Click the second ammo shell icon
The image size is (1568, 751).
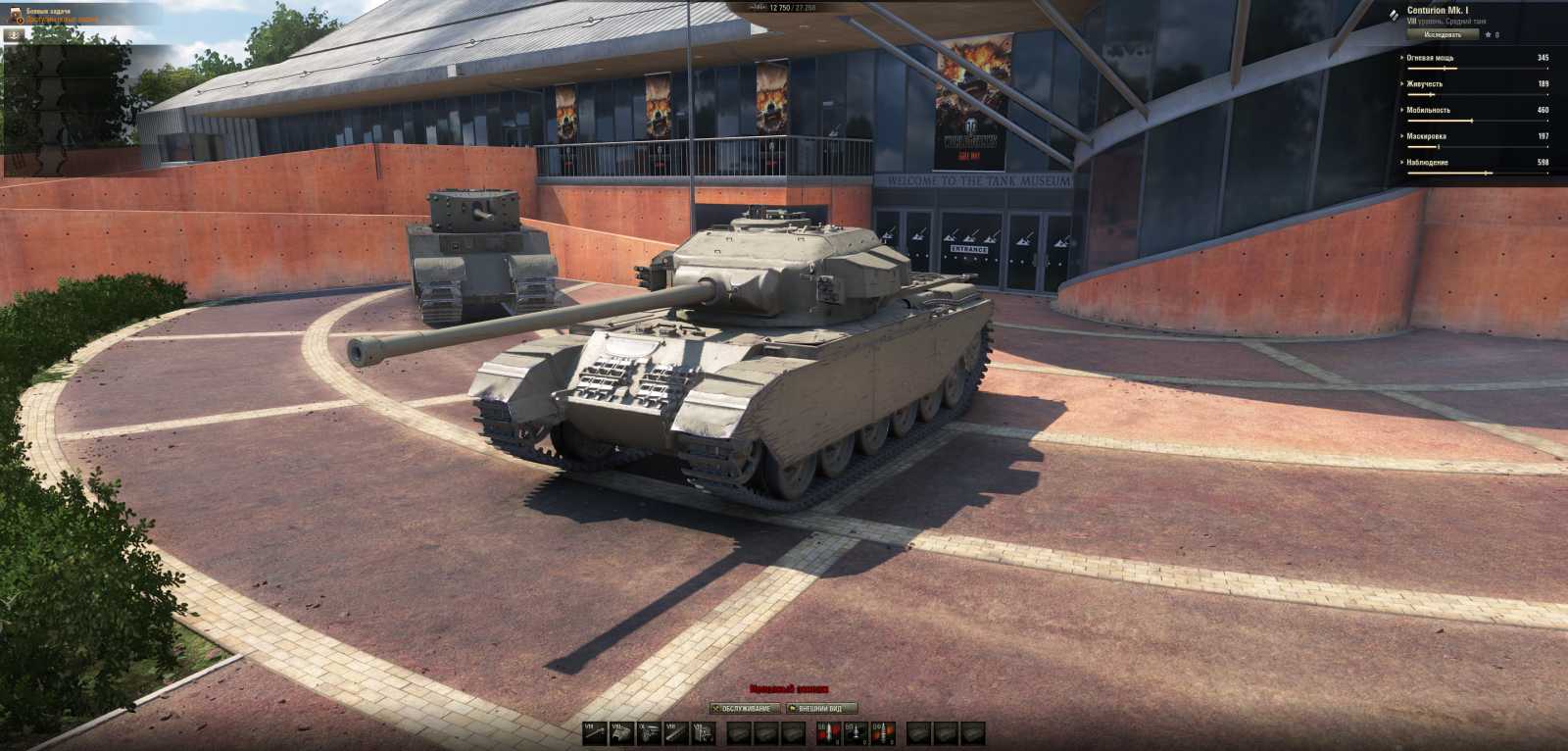click(855, 732)
